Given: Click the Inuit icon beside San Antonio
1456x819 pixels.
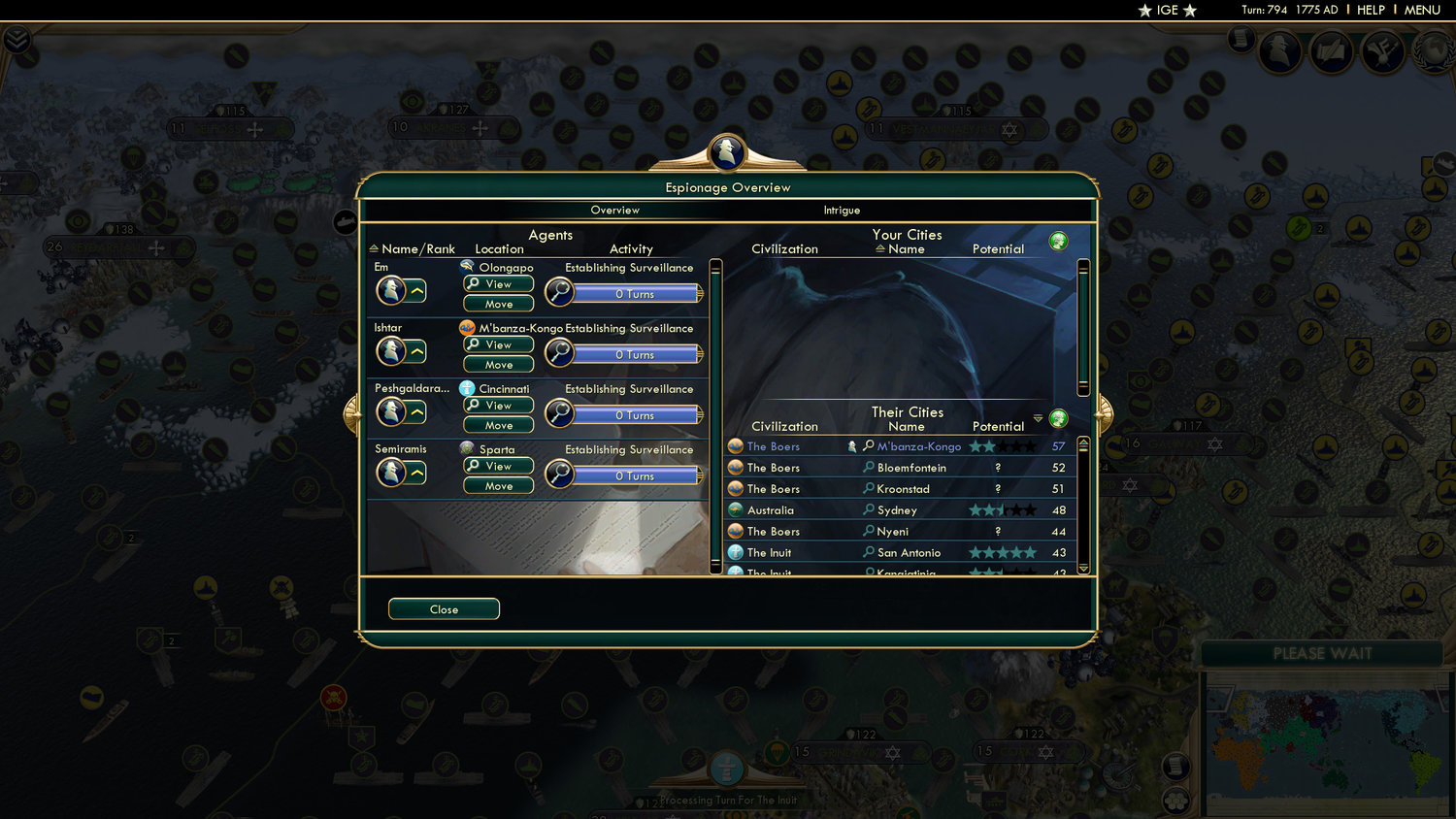Looking at the screenshot, I should [736, 551].
